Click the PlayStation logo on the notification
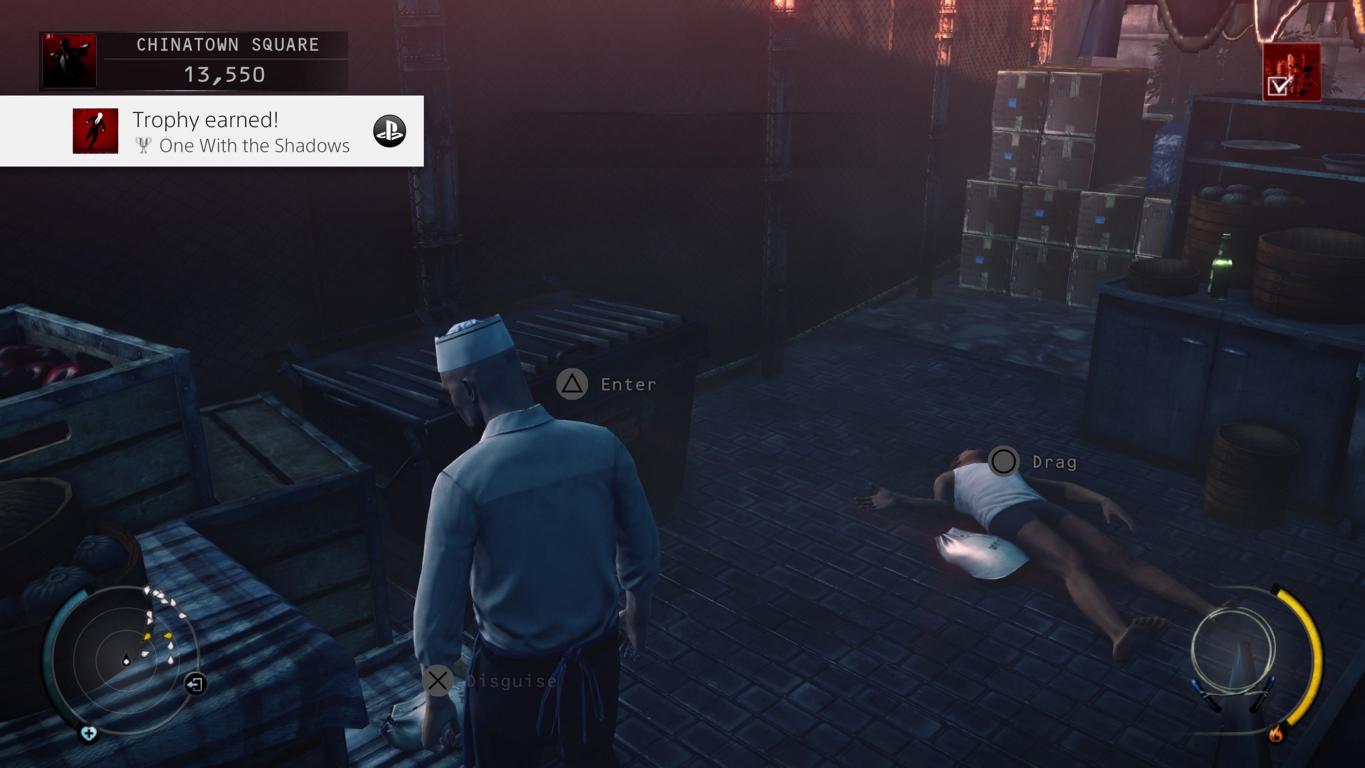 [389, 131]
